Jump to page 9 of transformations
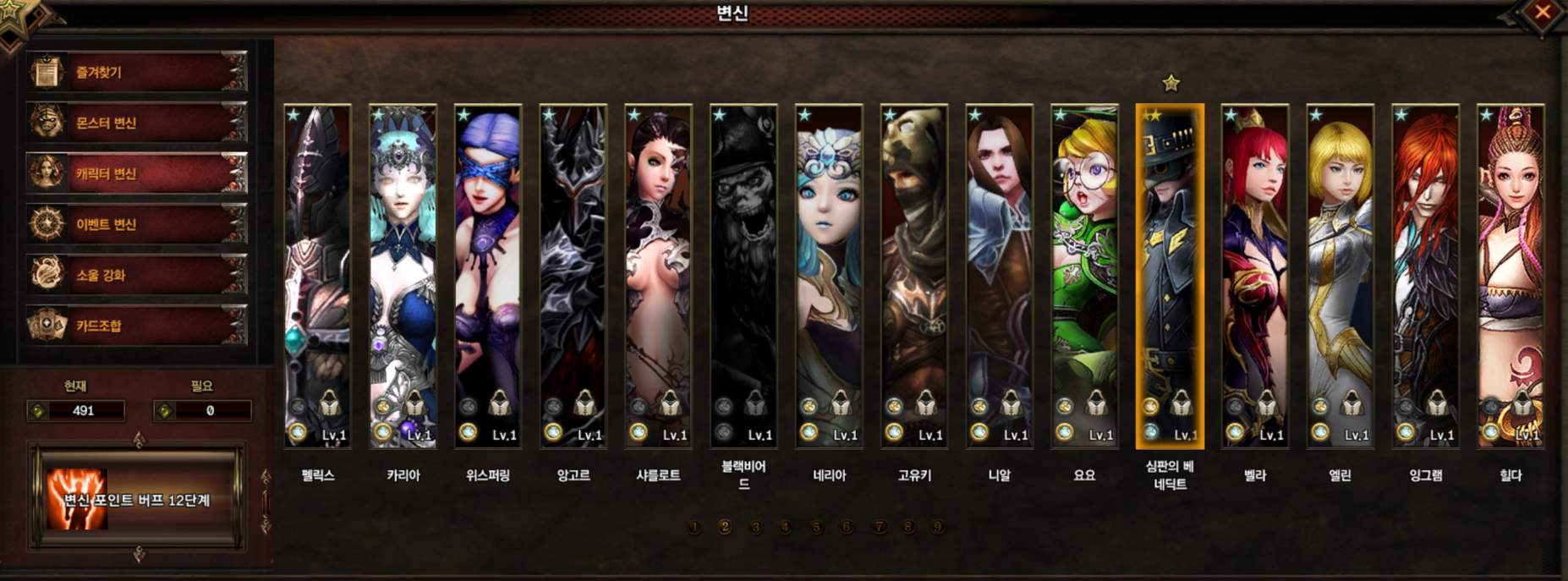The width and height of the screenshot is (1568, 581). click(938, 527)
